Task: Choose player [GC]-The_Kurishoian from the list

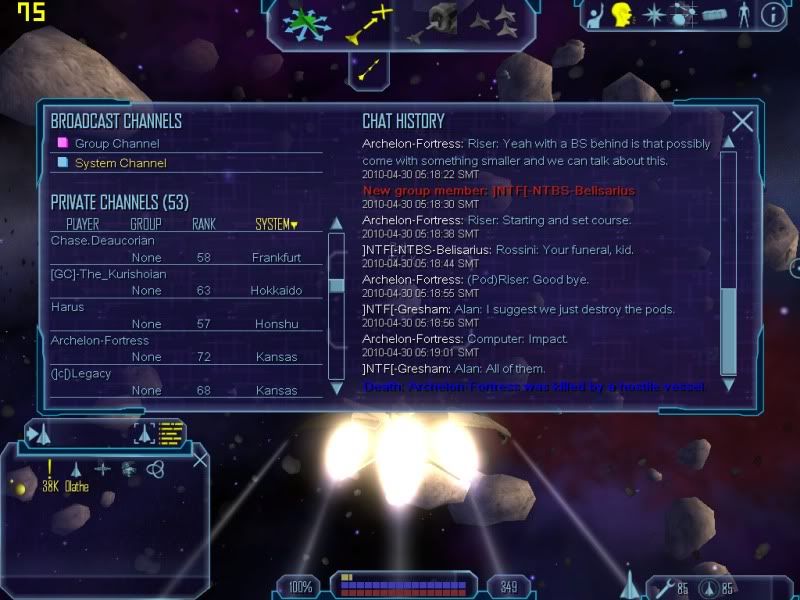Action: tap(108, 274)
